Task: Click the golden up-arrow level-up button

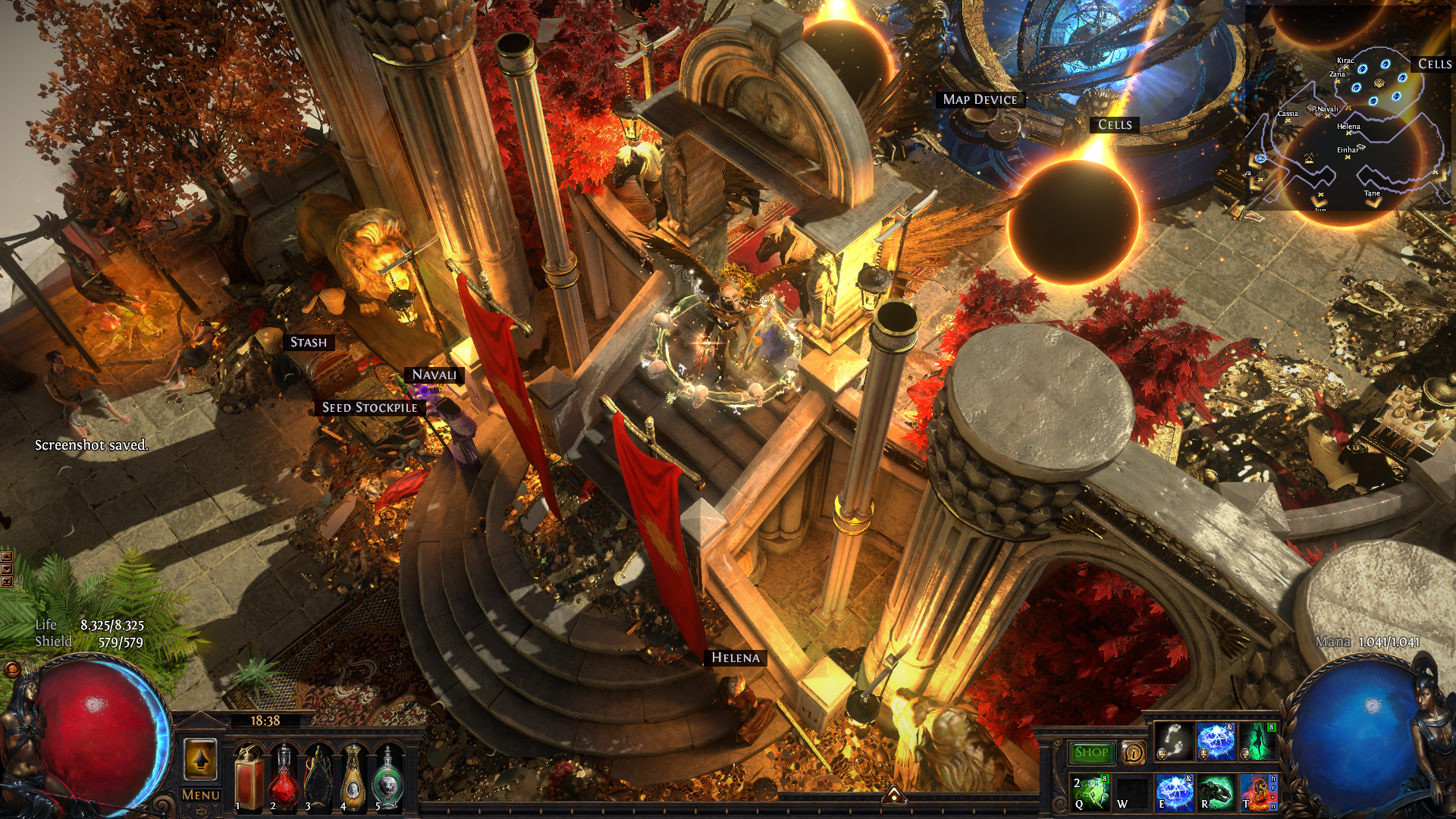Action: (201, 759)
